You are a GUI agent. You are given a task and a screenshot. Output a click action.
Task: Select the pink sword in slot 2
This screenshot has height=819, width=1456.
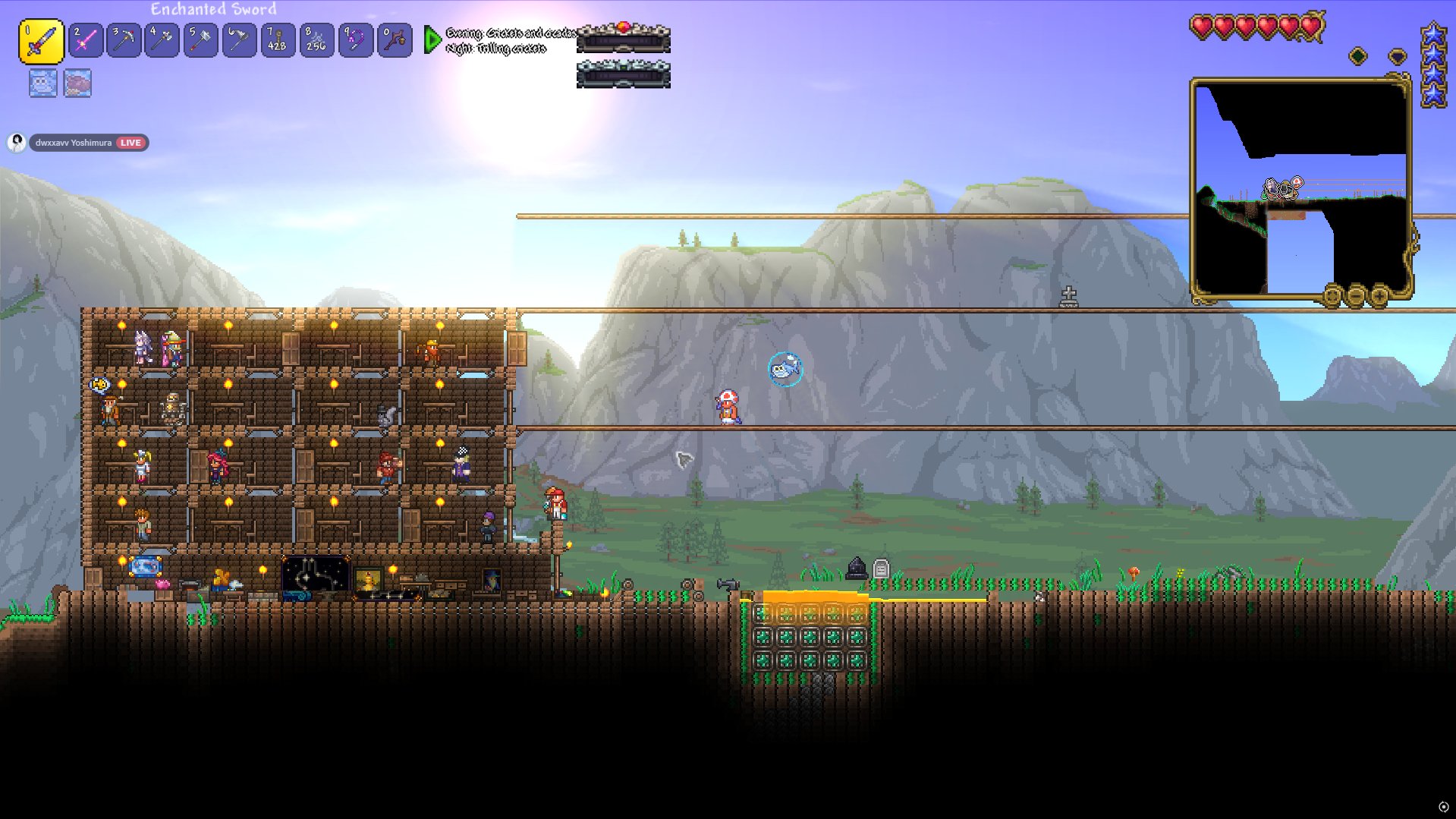point(86,41)
